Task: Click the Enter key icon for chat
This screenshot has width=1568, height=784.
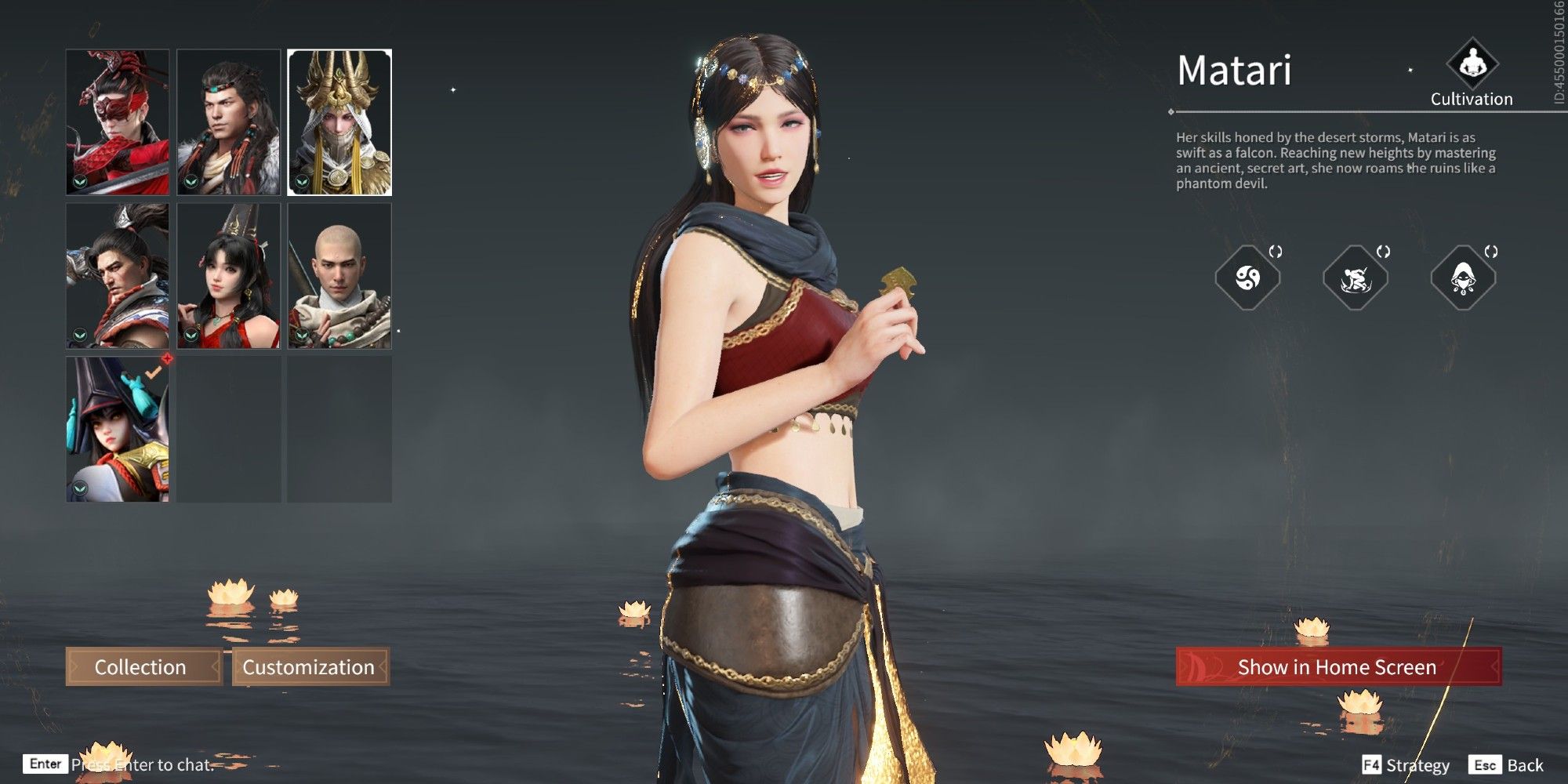Action: 45,763
